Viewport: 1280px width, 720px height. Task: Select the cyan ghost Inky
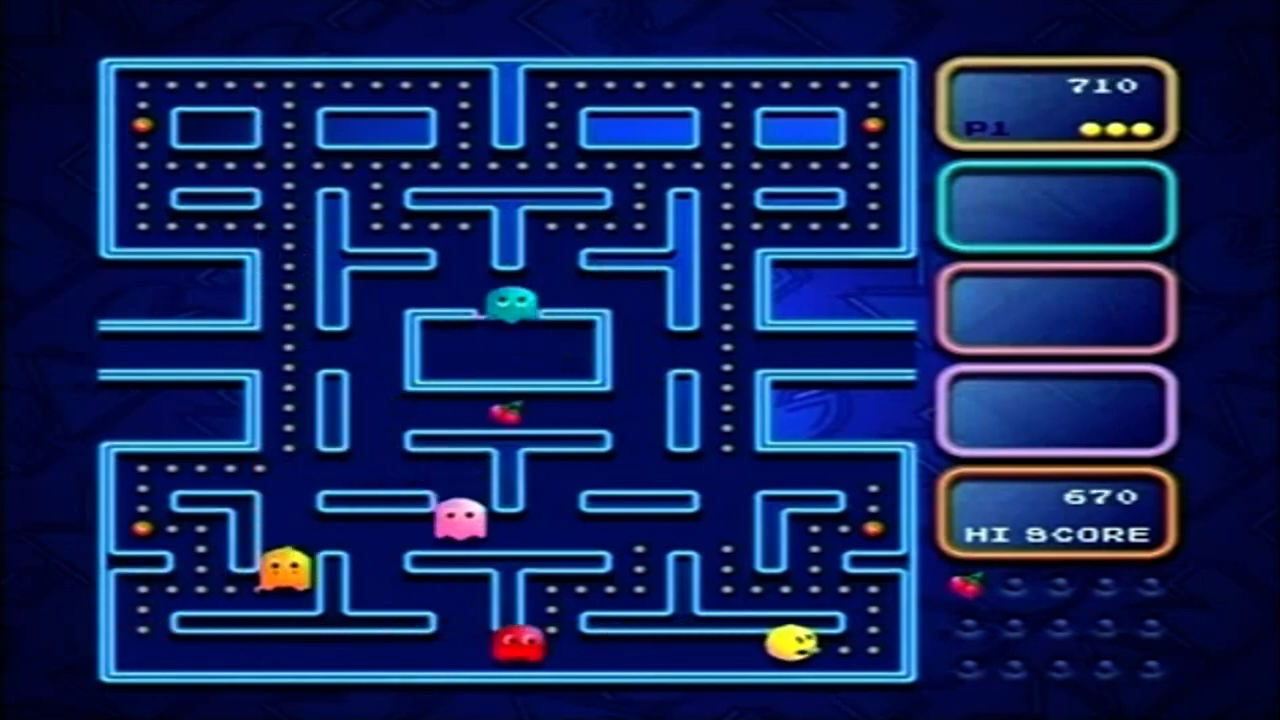[x=511, y=305]
